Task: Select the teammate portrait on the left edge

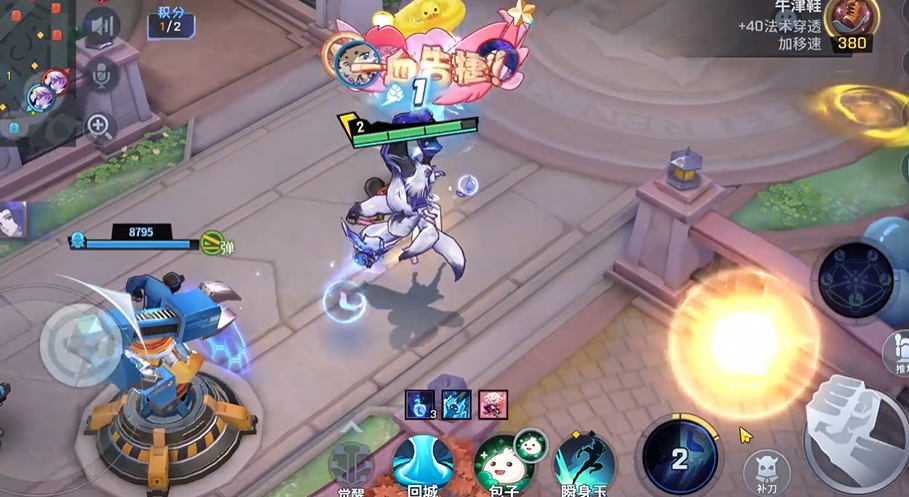Action: coord(12,220)
